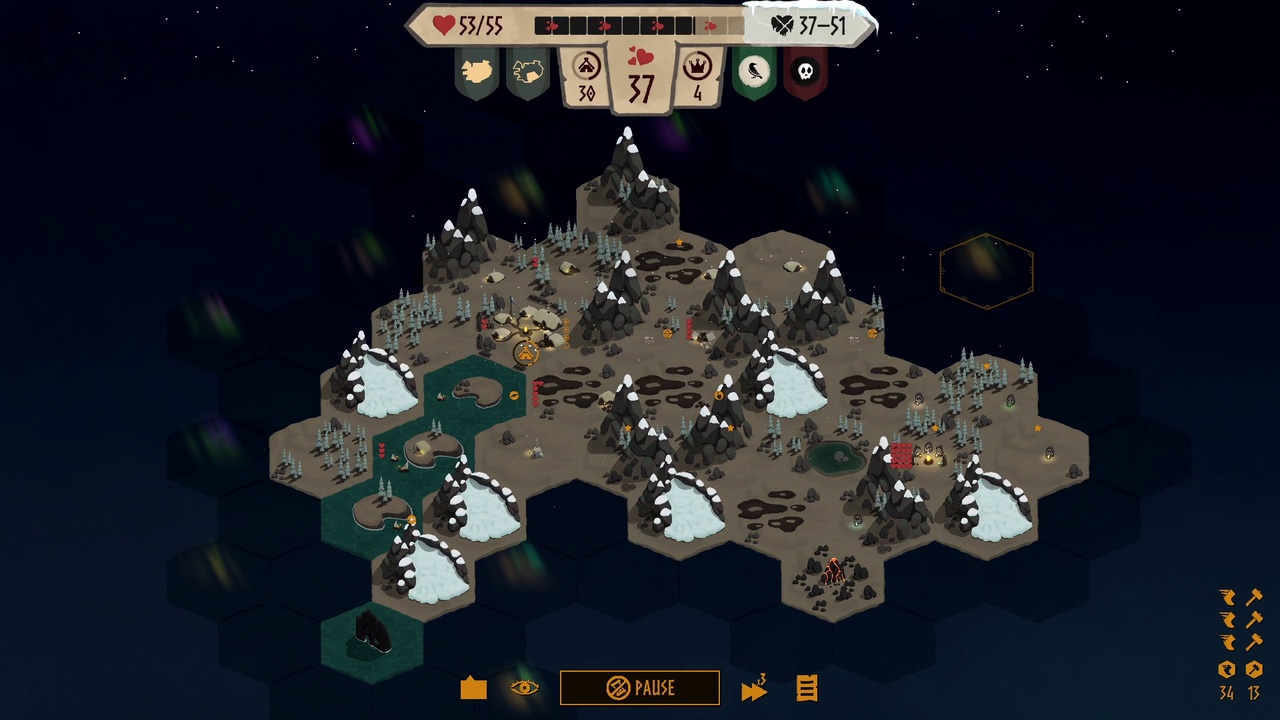Click the outlined island map pennant
This screenshot has width=1280, height=720.
[x=528, y=72]
